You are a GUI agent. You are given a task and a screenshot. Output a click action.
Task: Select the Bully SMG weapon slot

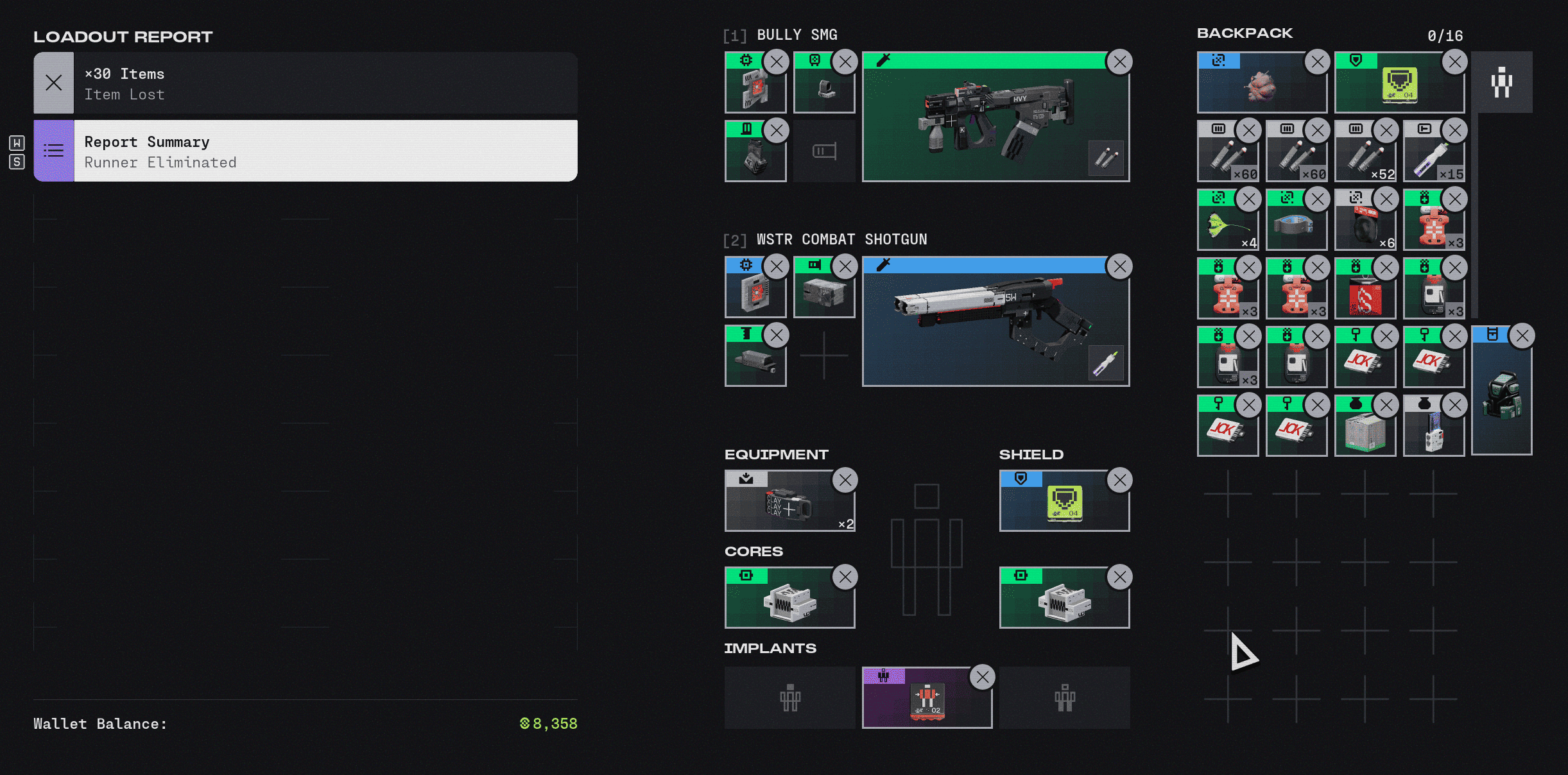[995, 122]
